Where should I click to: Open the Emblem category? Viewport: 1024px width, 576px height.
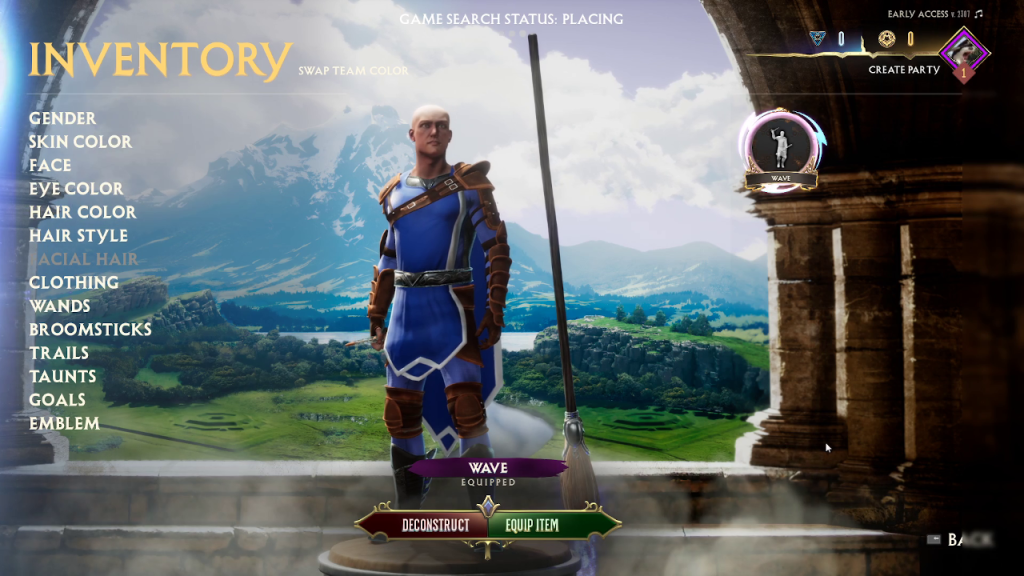(x=64, y=423)
